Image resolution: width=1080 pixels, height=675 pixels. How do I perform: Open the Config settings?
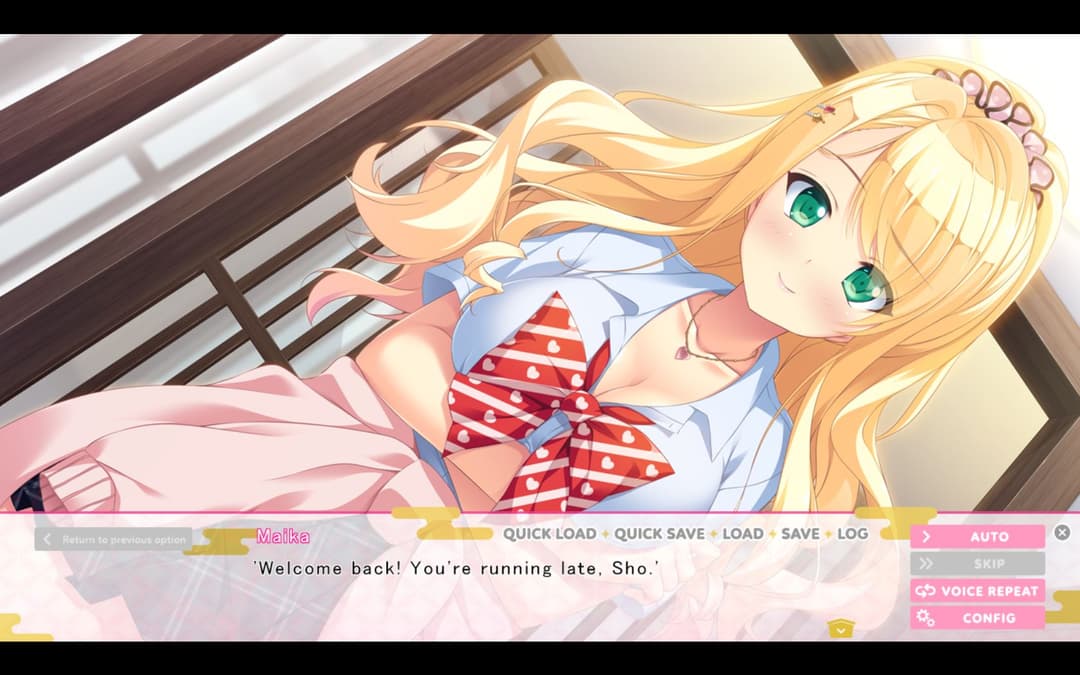tap(977, 618)
